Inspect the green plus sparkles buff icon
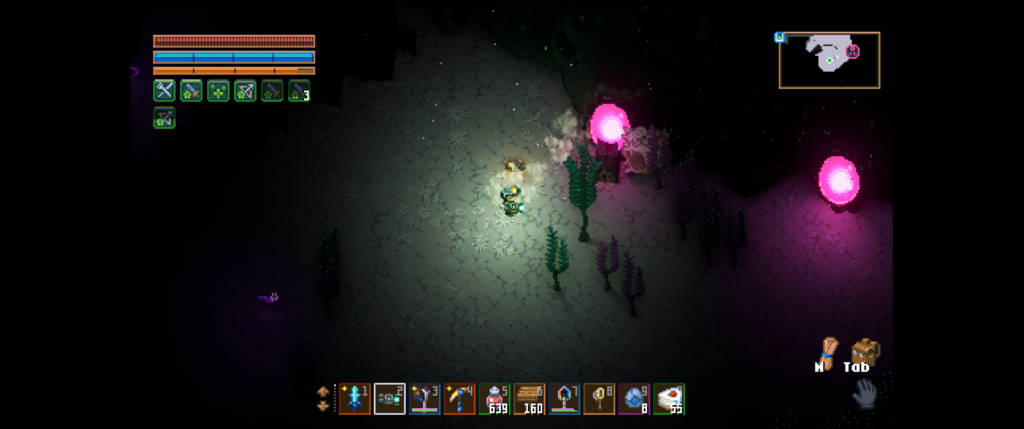The image size is (1024, 429). click(218, 91)
